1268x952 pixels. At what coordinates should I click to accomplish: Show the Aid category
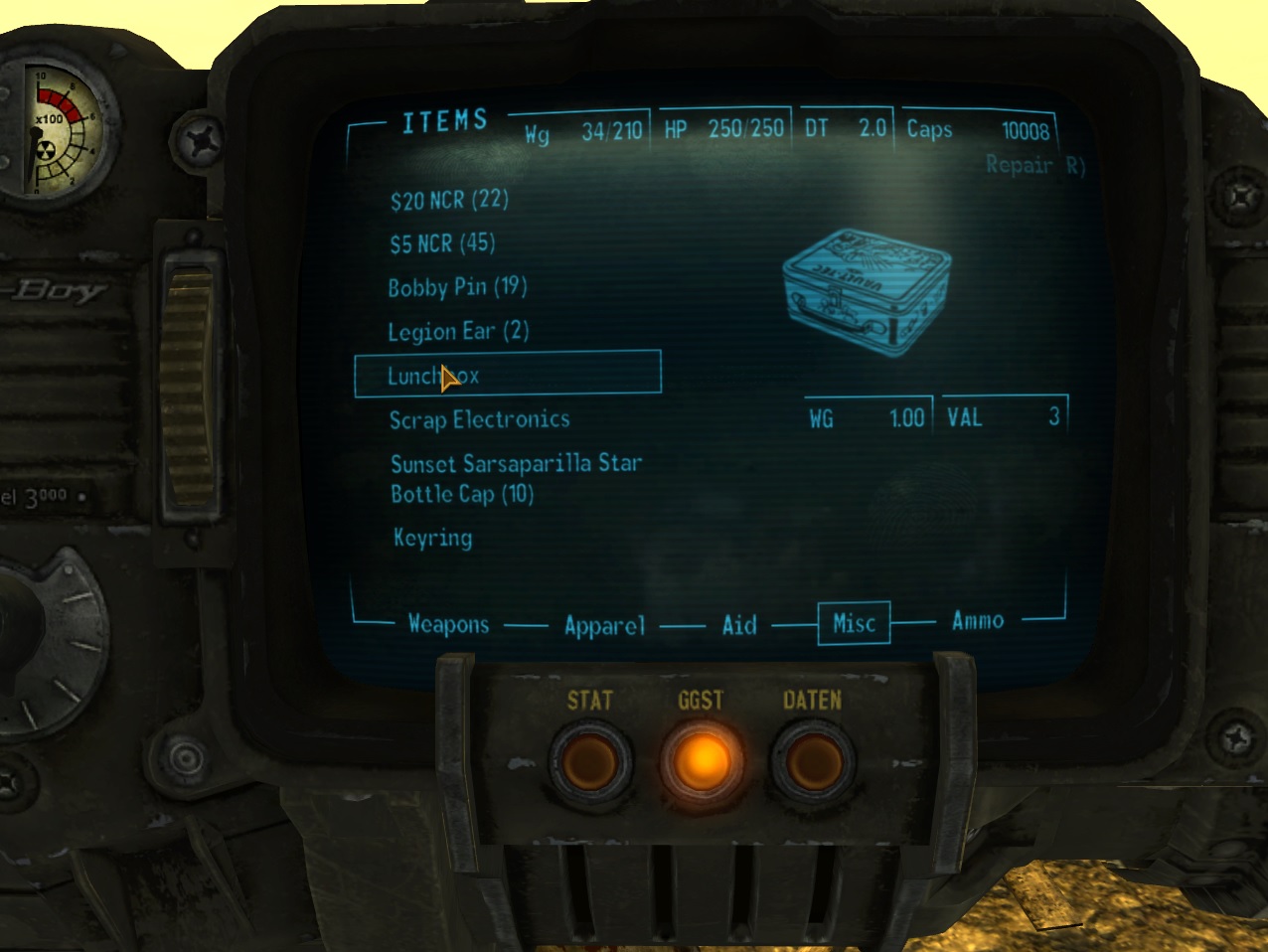739,625
